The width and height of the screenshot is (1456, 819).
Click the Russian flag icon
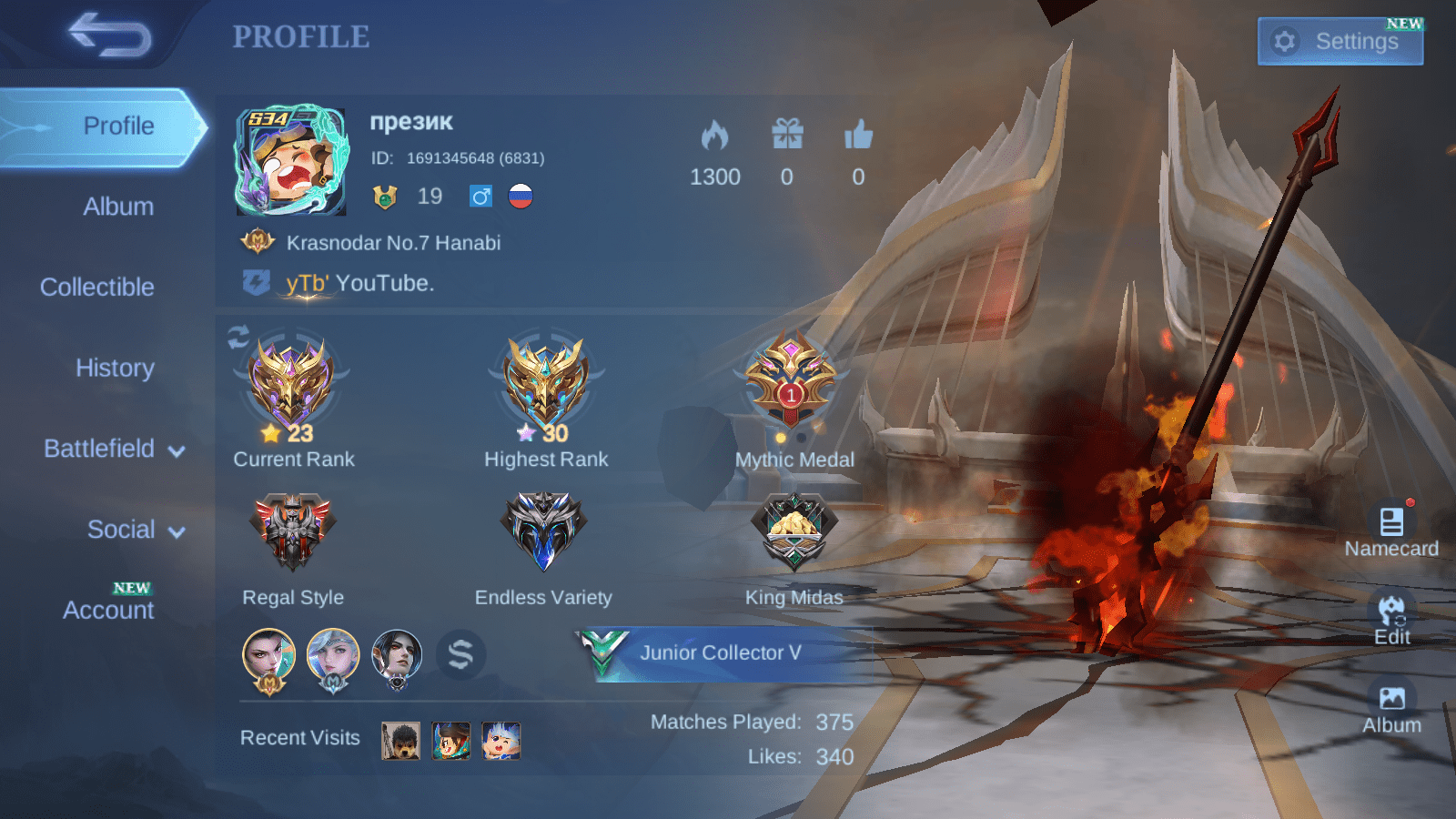[x=519, y=197]
